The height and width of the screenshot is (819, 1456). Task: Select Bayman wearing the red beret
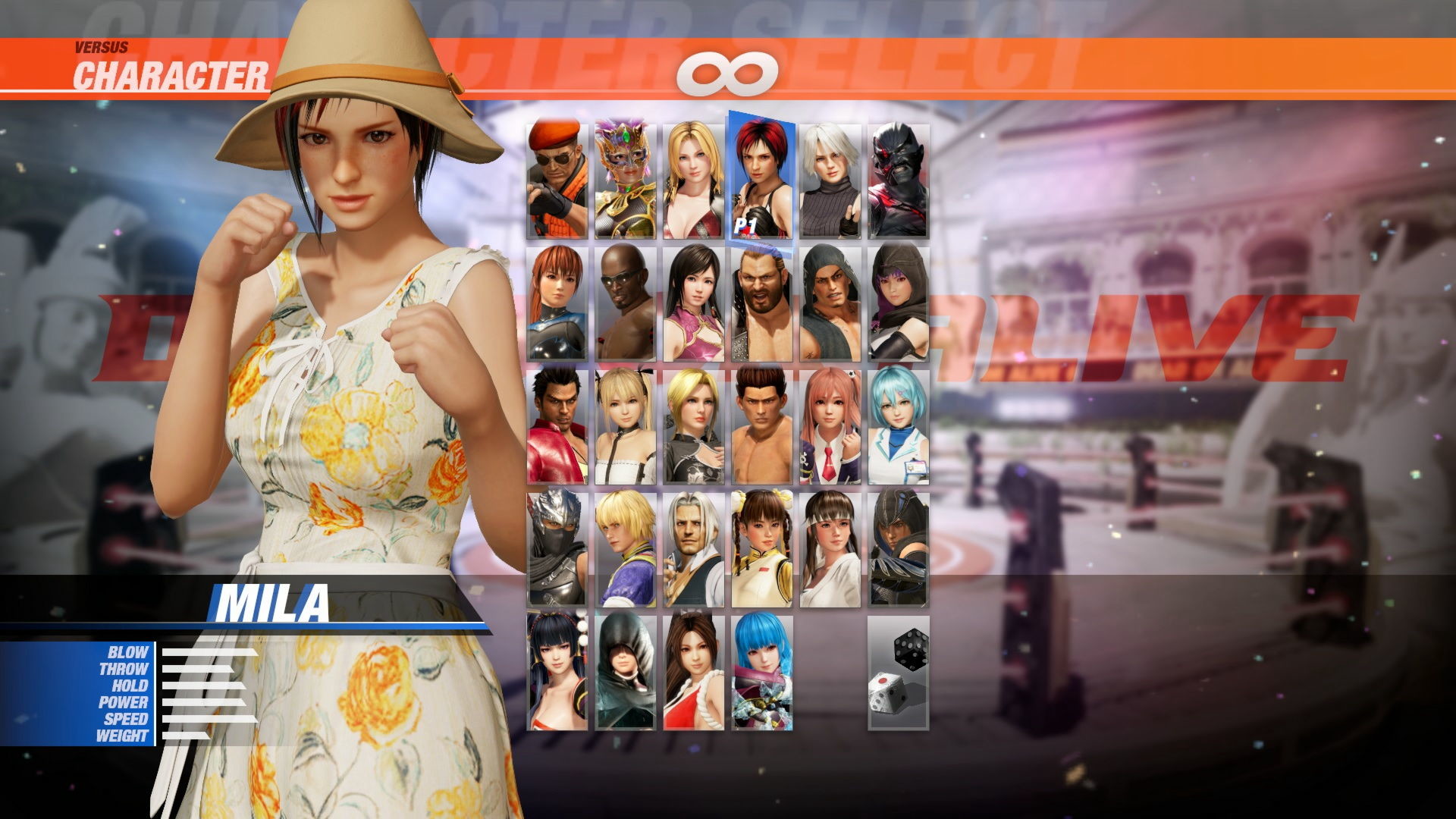[x=557, y=178]
